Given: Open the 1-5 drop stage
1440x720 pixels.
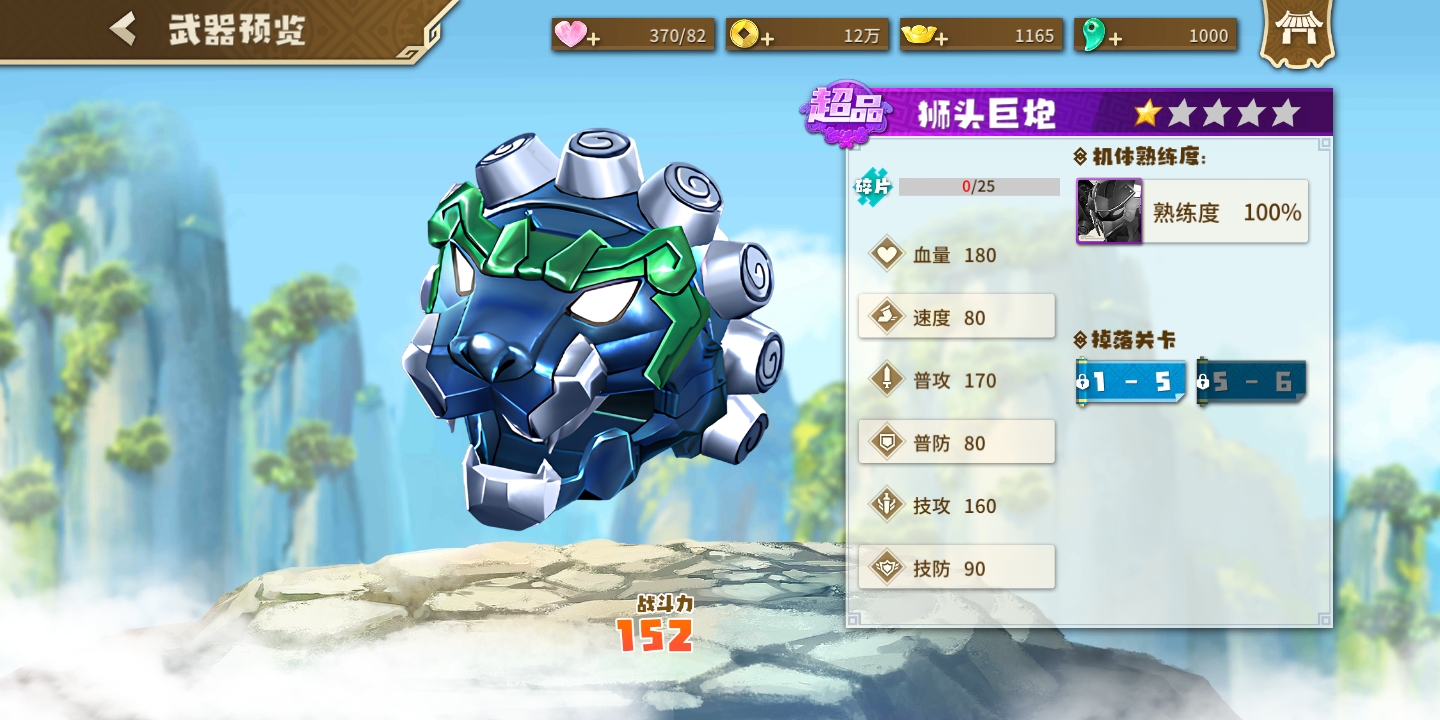Looking at the screenshot, I should [1131, 381].
